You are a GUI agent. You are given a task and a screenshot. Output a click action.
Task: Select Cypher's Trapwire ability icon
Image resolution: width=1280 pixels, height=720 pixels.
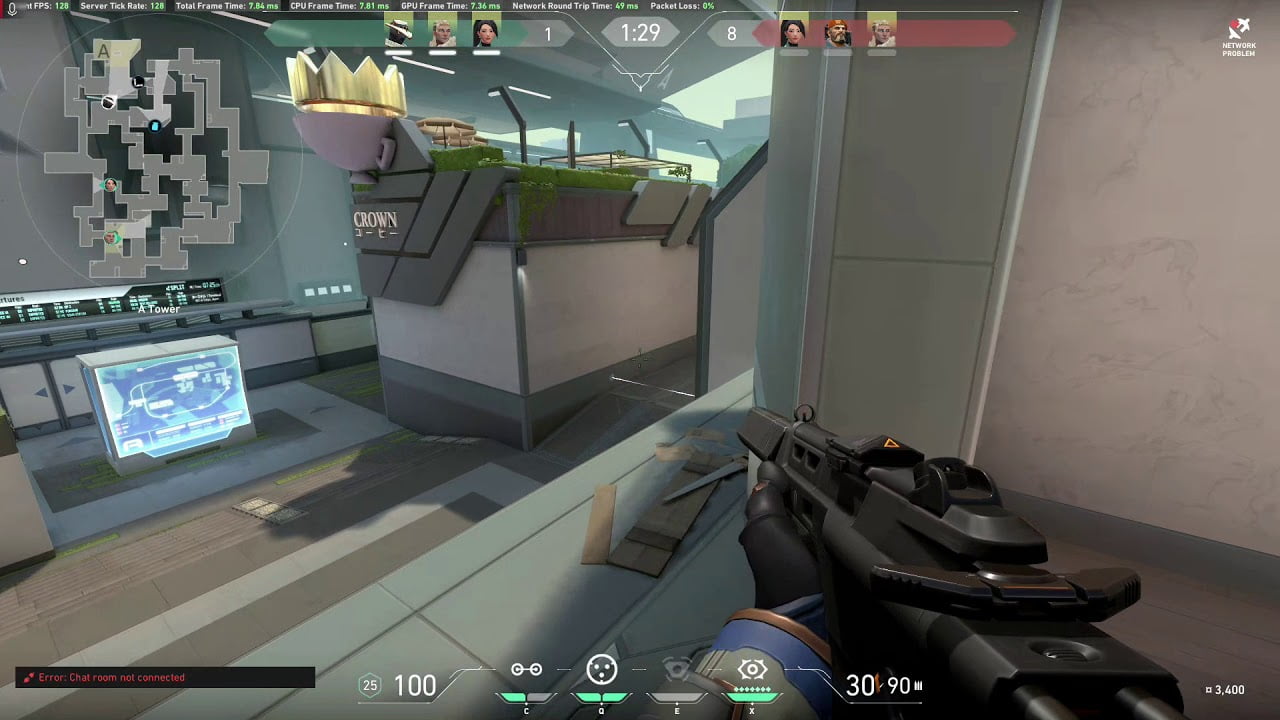(x=527, y=670)
